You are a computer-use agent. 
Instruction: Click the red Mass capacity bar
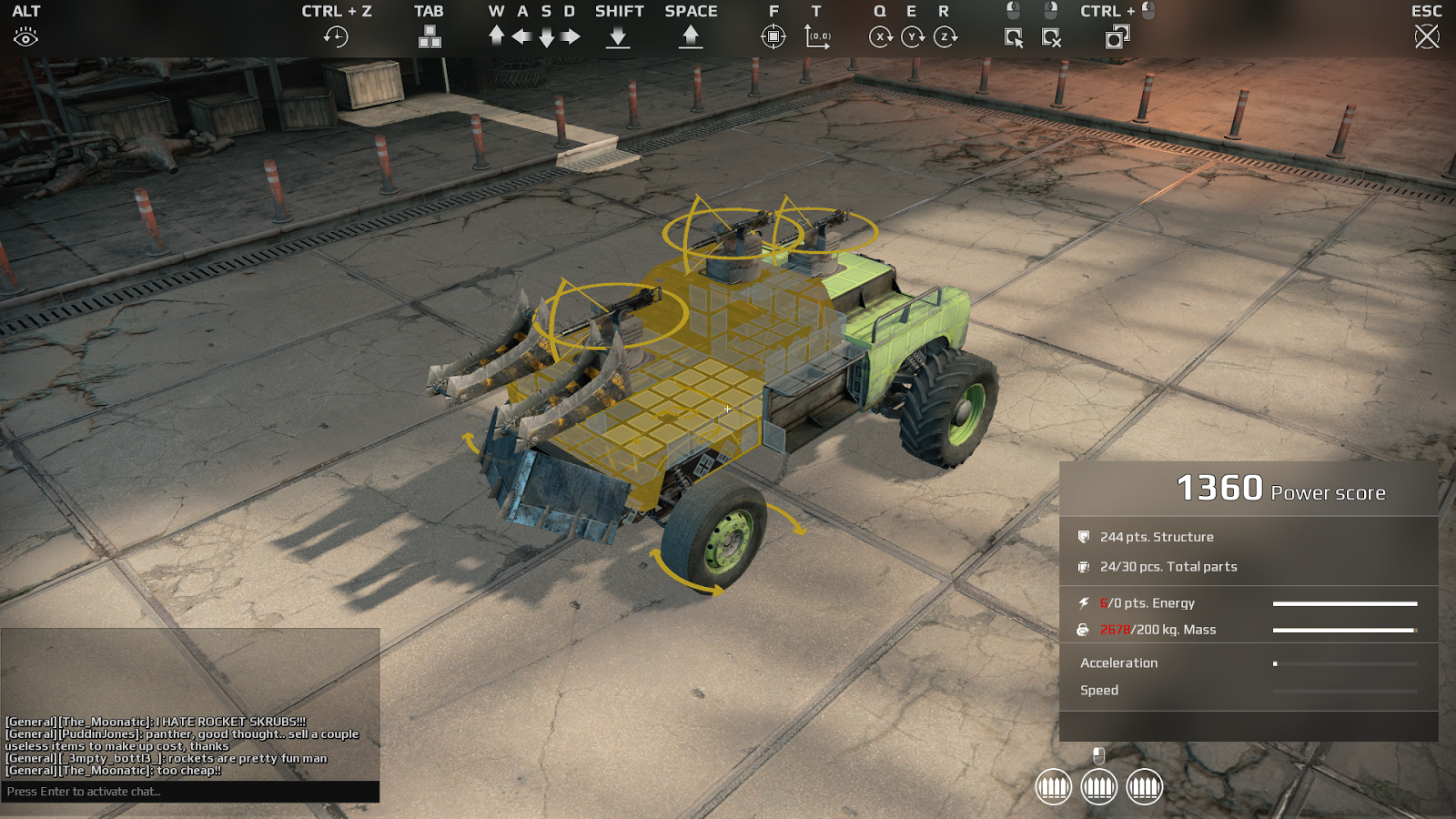[1344, 629]
